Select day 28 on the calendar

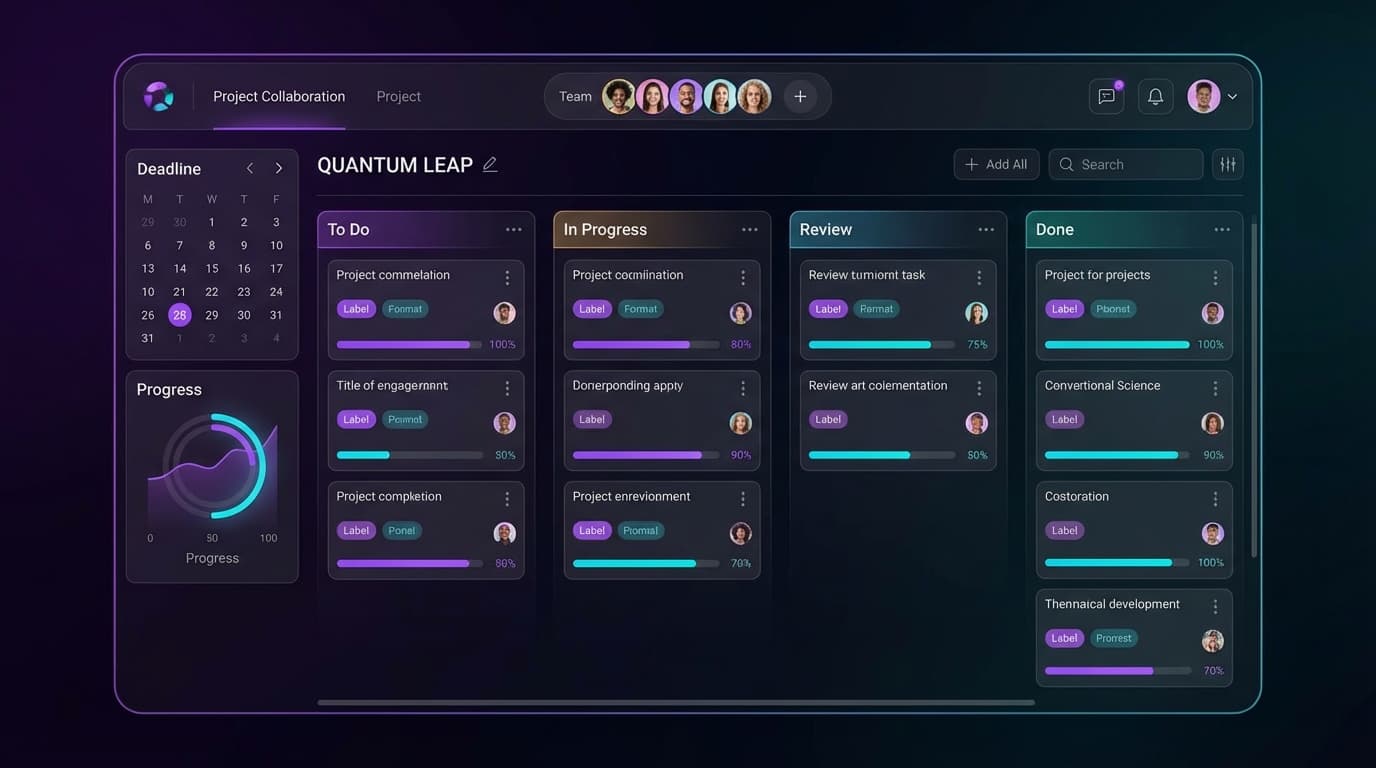tap(180, 315)
